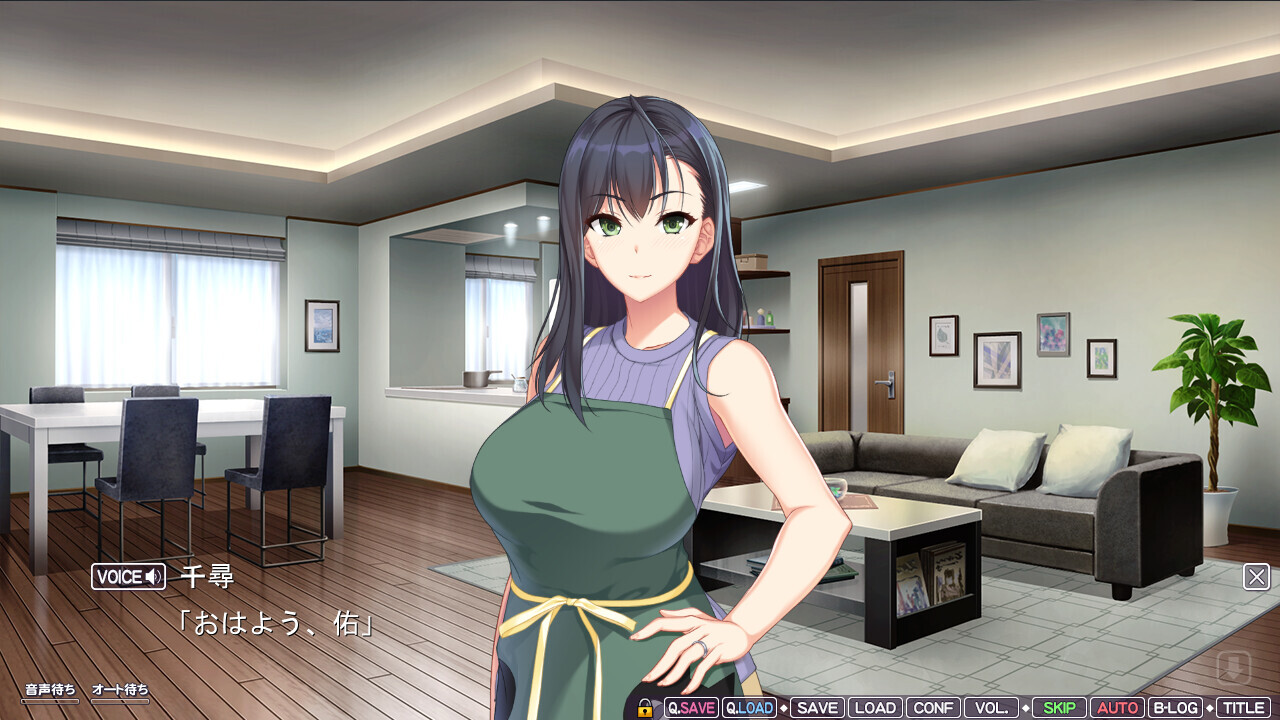Show the B-LOG backlog
This screenshot has height=720, width=1280.
tap(1175, 708)
